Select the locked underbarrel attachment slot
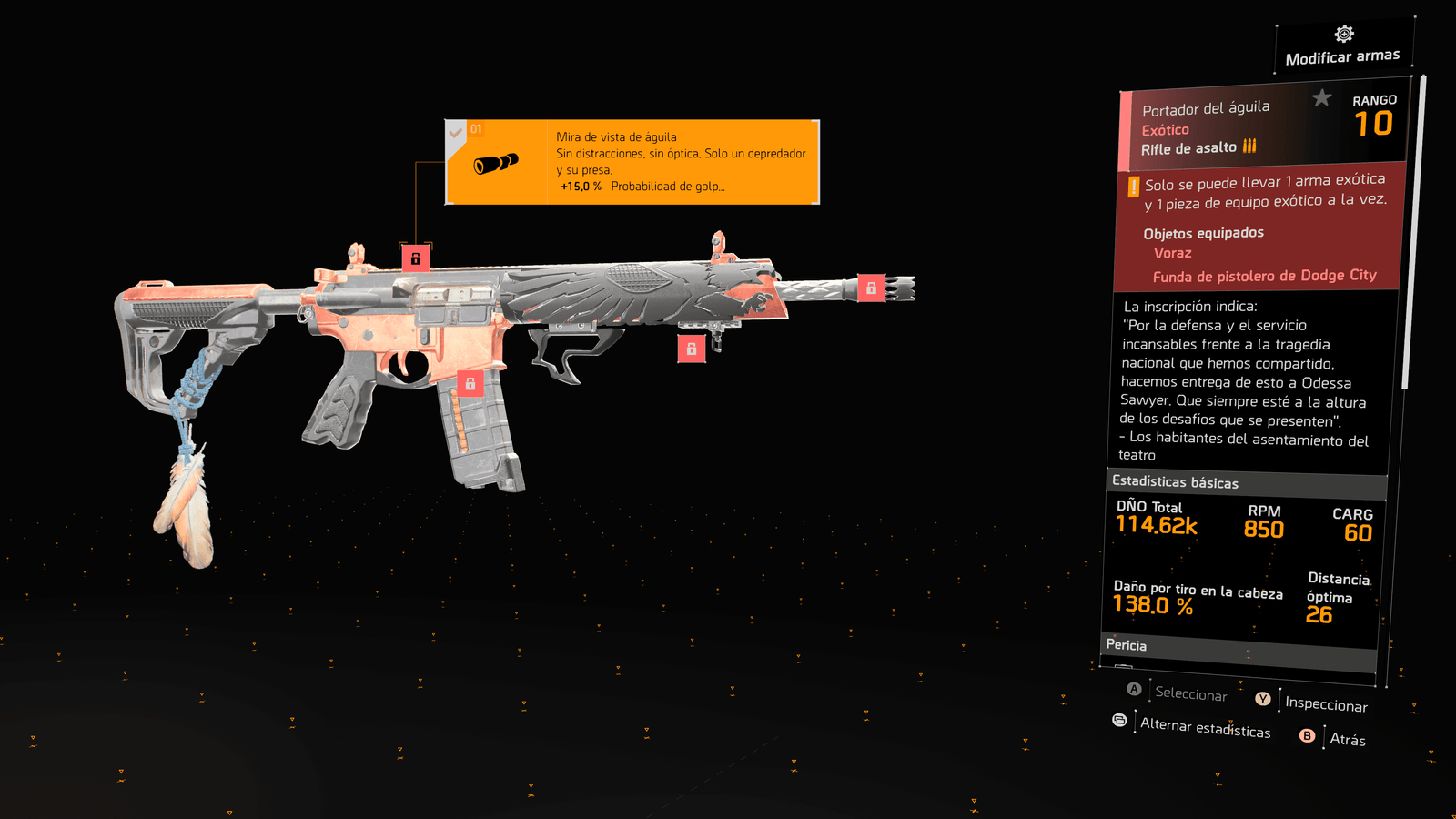 tap(692, 349)
